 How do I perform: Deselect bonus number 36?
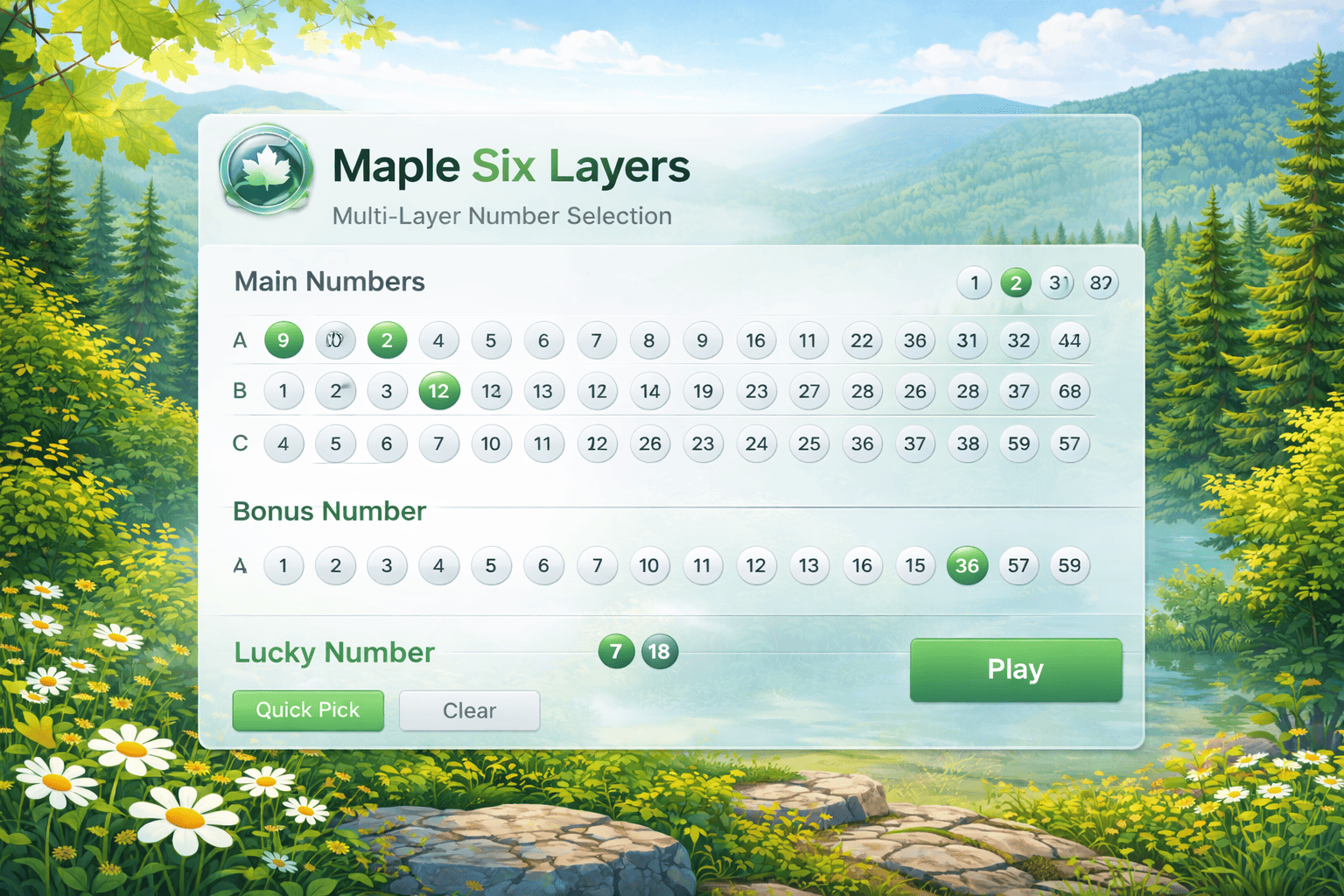click(x=967, y=565)
